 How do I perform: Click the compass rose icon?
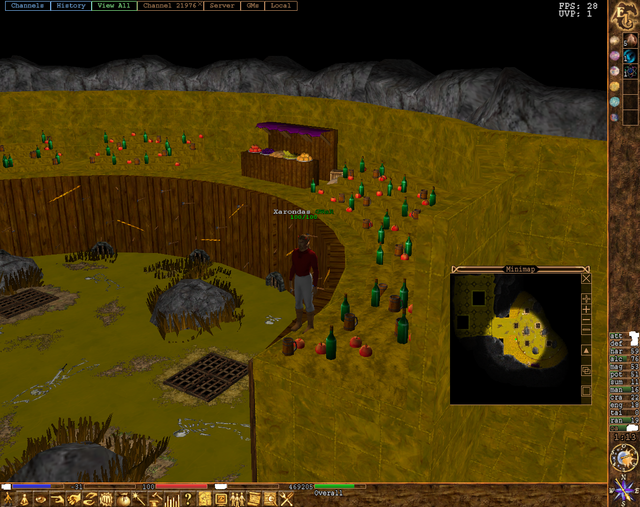click(624, 492)
